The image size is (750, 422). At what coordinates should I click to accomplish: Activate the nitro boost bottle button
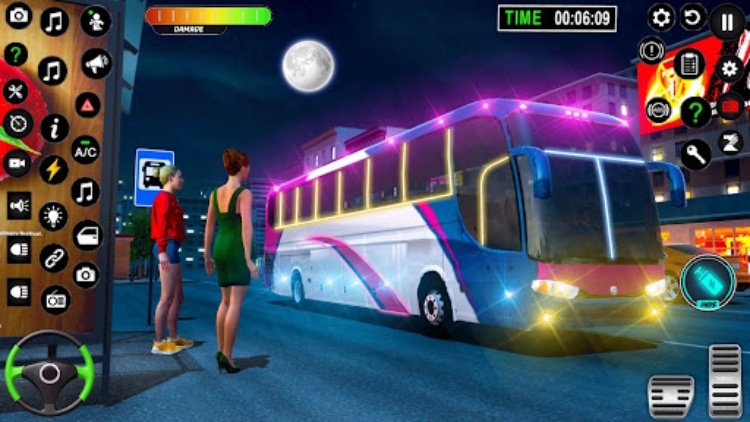point(708,281)
